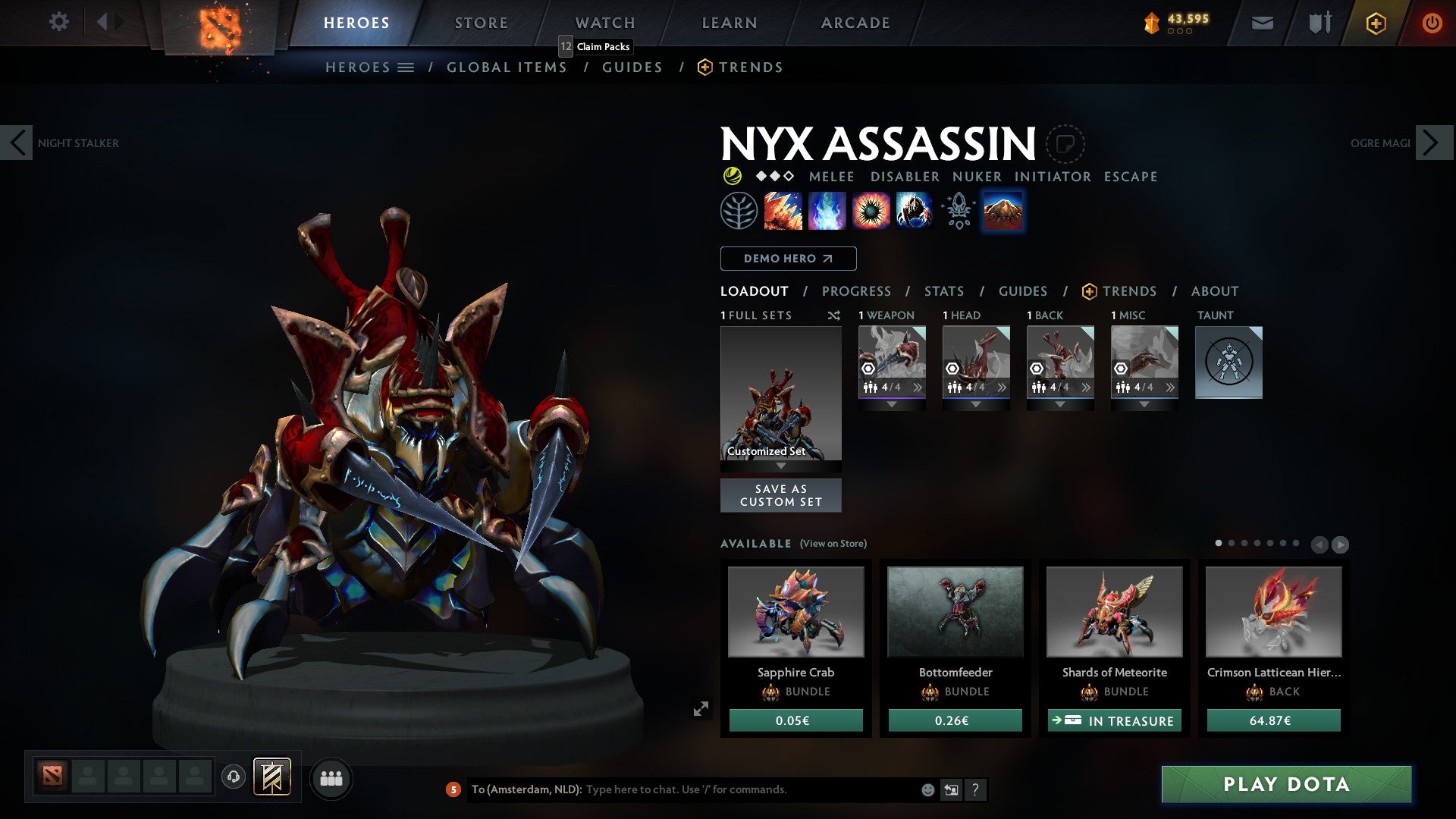Expand the HEAD slot style chevron

(x=976, y=403)
